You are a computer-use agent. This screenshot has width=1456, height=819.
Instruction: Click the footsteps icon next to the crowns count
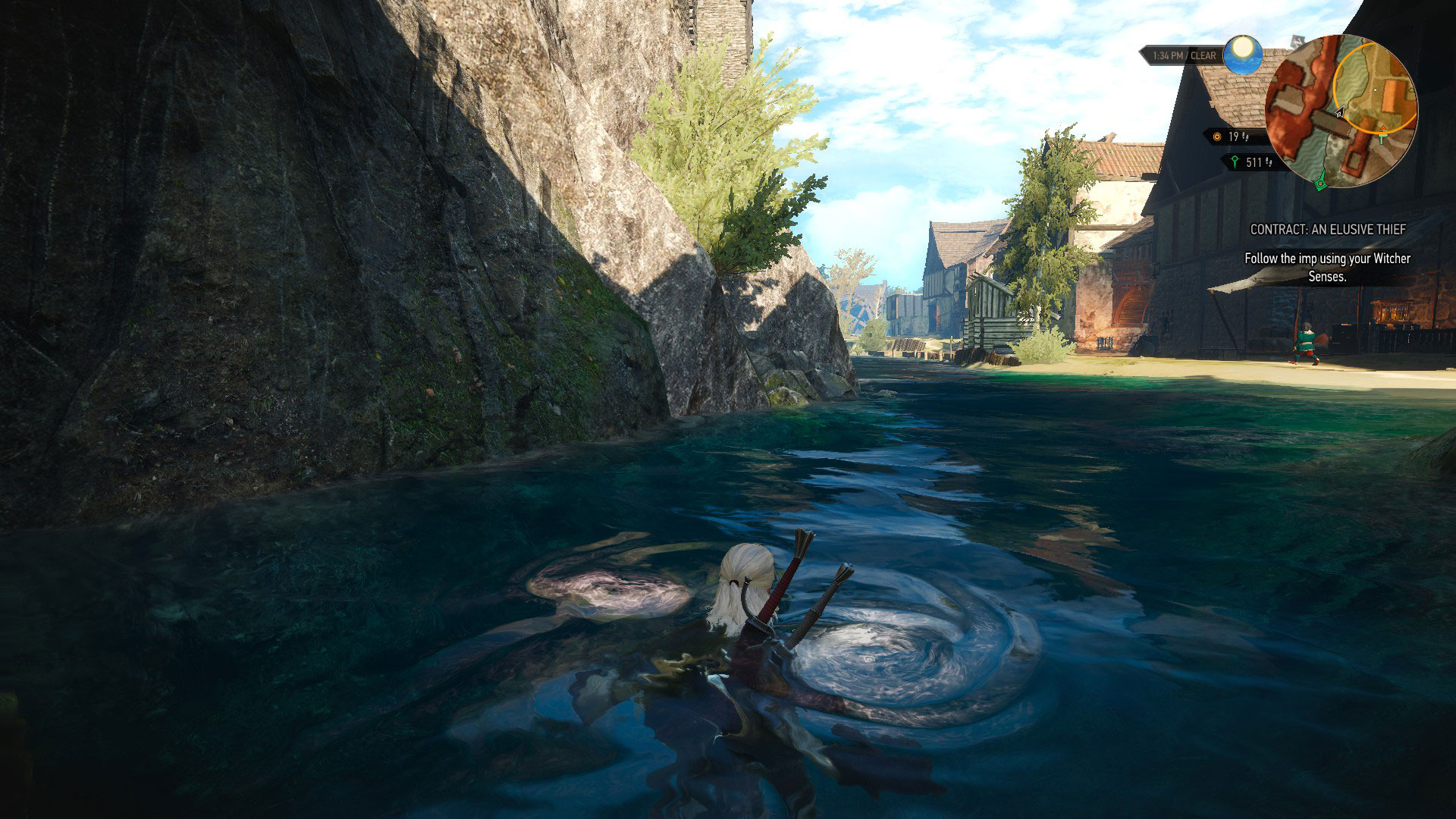pyautogui.click(x=1245, y=137)
